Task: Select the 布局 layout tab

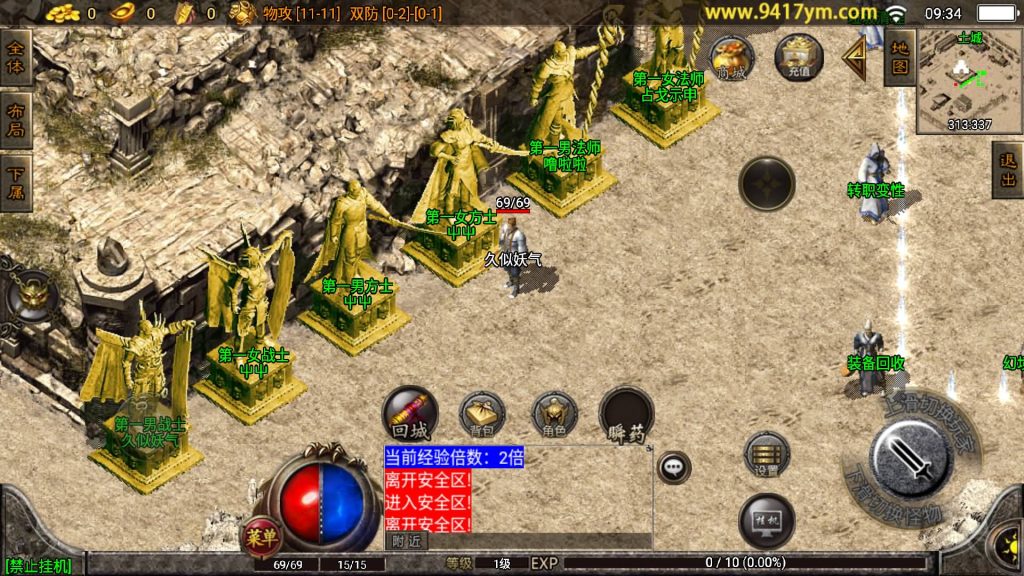Action: click(15, 120)
